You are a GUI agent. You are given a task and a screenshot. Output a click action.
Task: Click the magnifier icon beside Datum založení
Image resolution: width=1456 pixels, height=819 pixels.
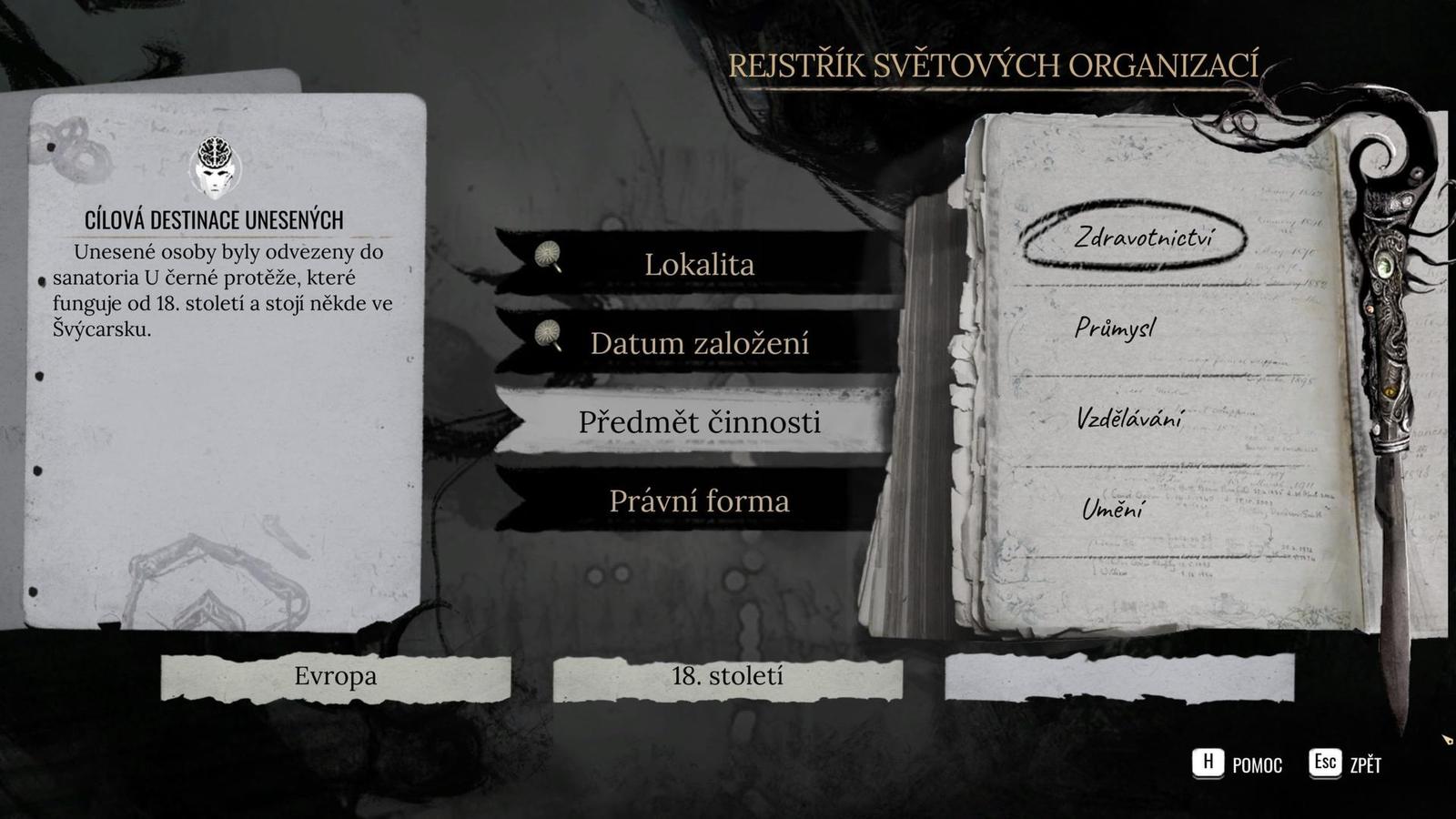click(x=546, y=336)
